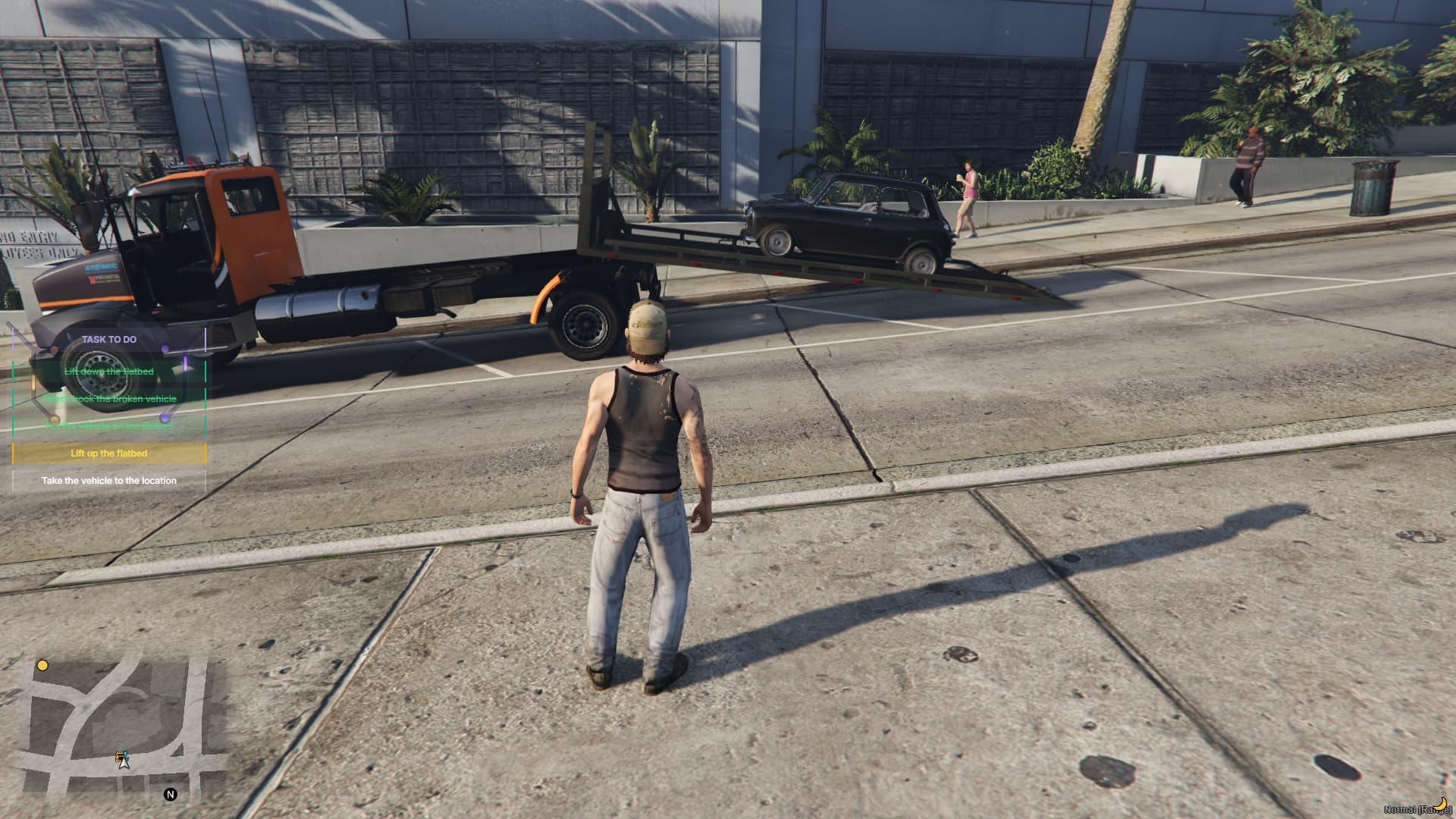Select the yellow 'Lift up the flatbed' task
Screen dimensions: 1456x819
tap(109, 453)
